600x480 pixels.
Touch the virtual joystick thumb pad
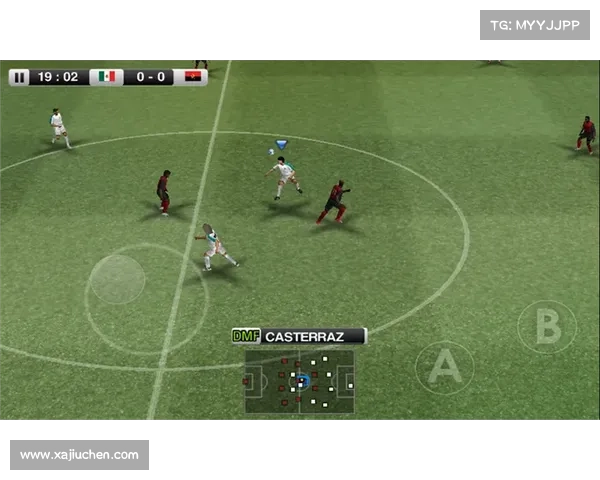coord(118,279)
